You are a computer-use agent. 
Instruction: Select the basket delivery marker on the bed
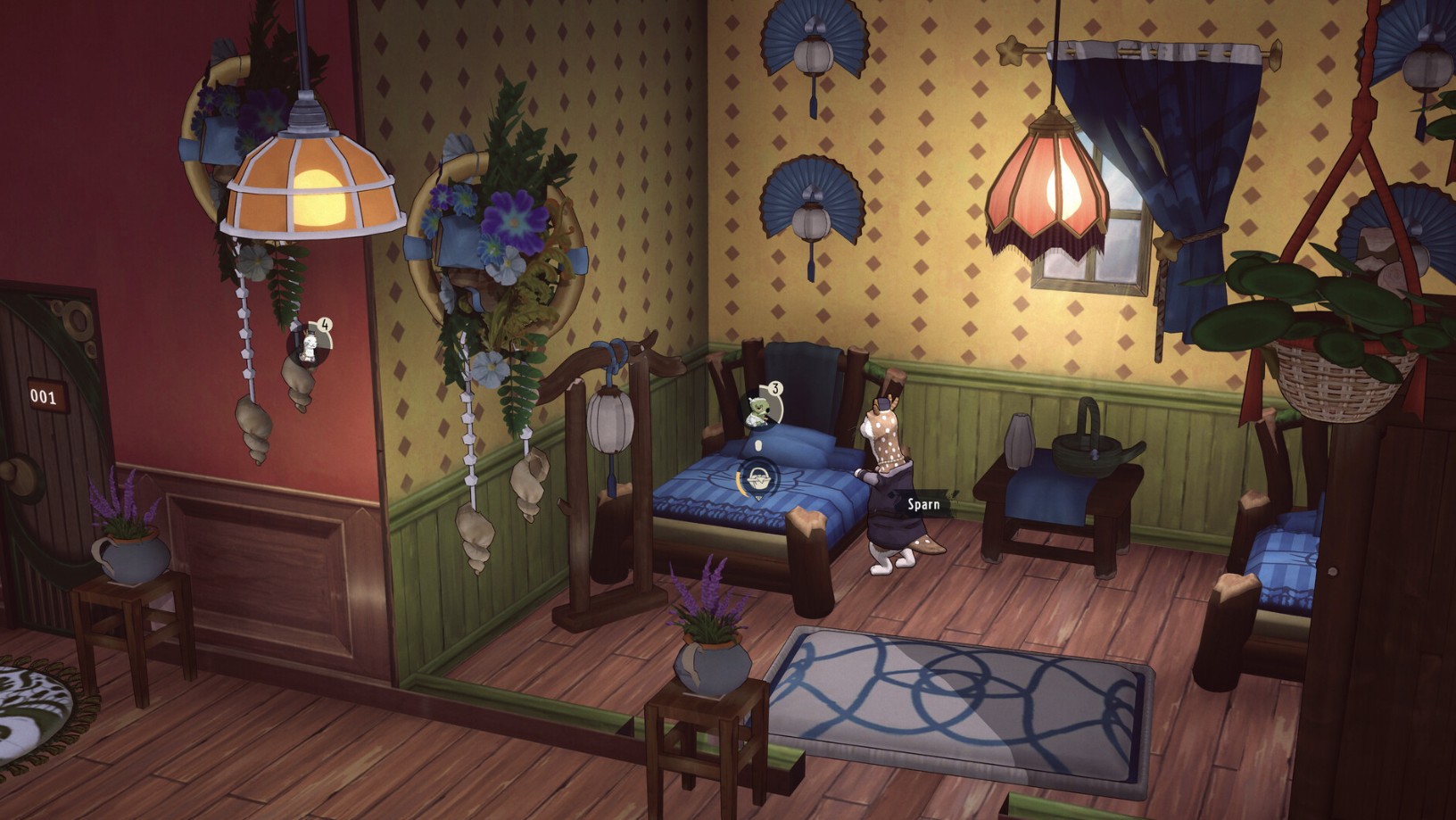coord(759,477)
